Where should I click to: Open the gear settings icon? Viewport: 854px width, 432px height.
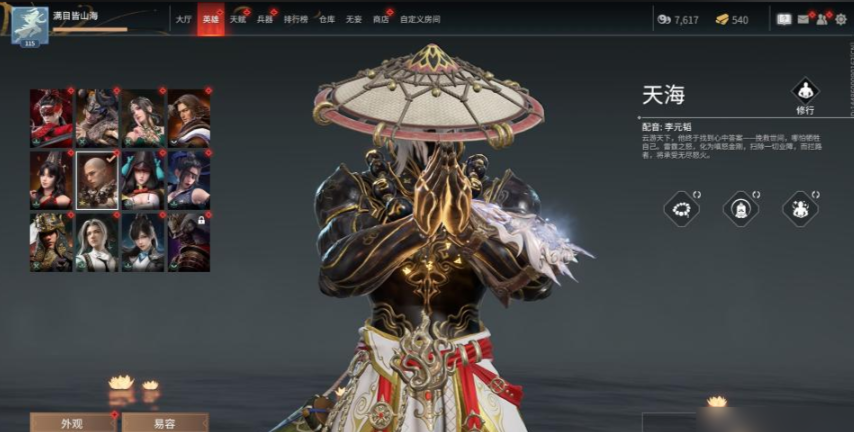click(x=840, y=19)
